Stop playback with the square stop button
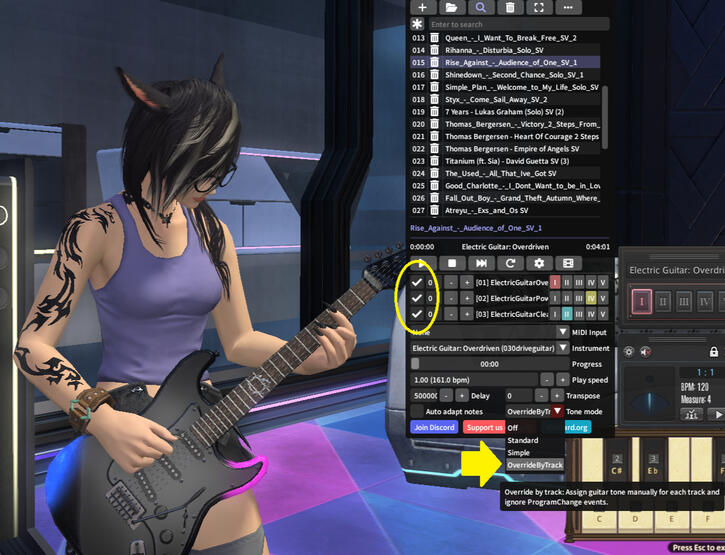The width and height of the screenshot is (725, 555). [x=451, y=263]
